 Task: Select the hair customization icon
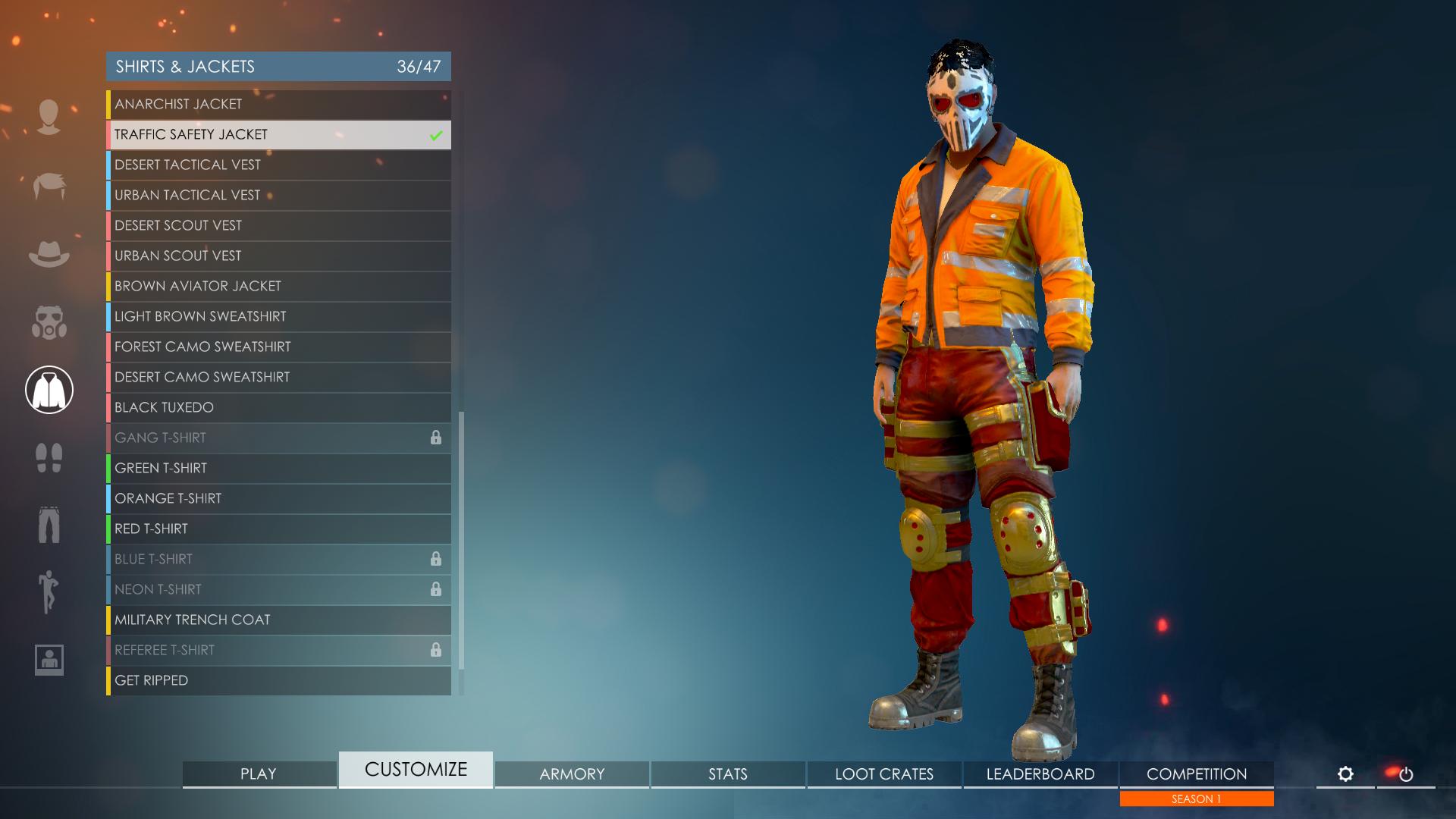(x=49, y=184)
